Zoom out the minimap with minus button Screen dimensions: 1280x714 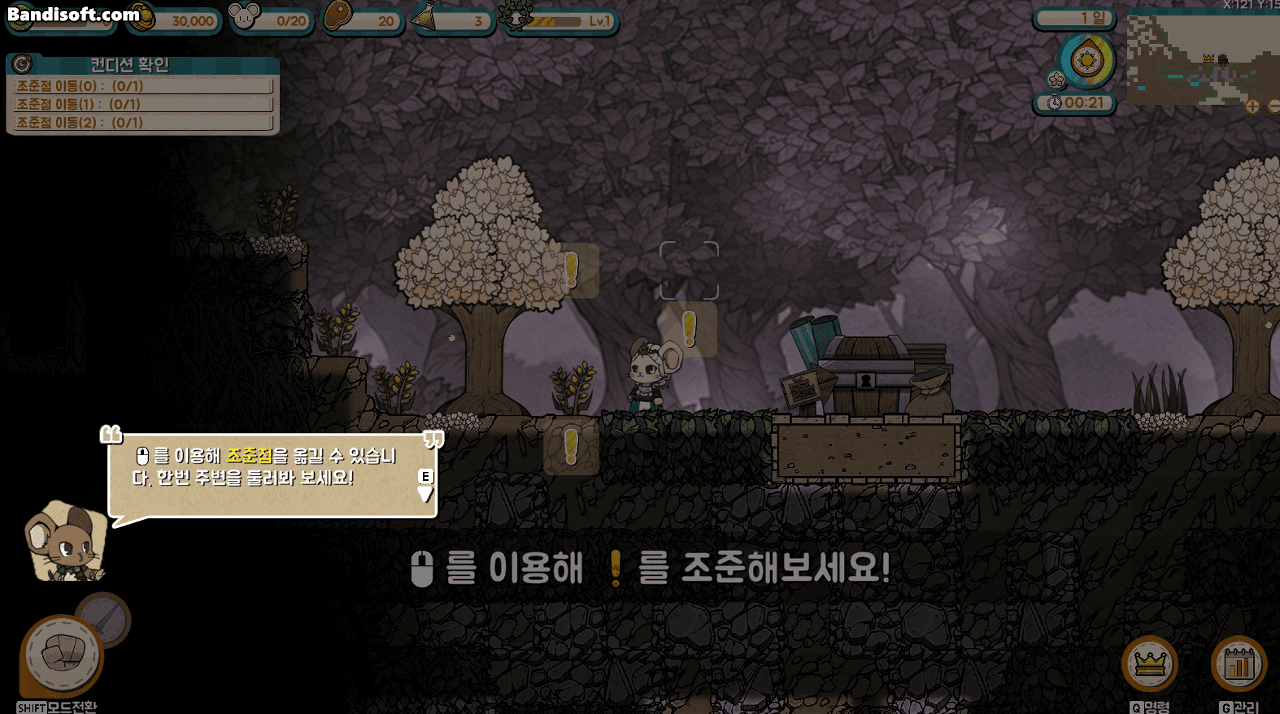tap(1273, 106)
